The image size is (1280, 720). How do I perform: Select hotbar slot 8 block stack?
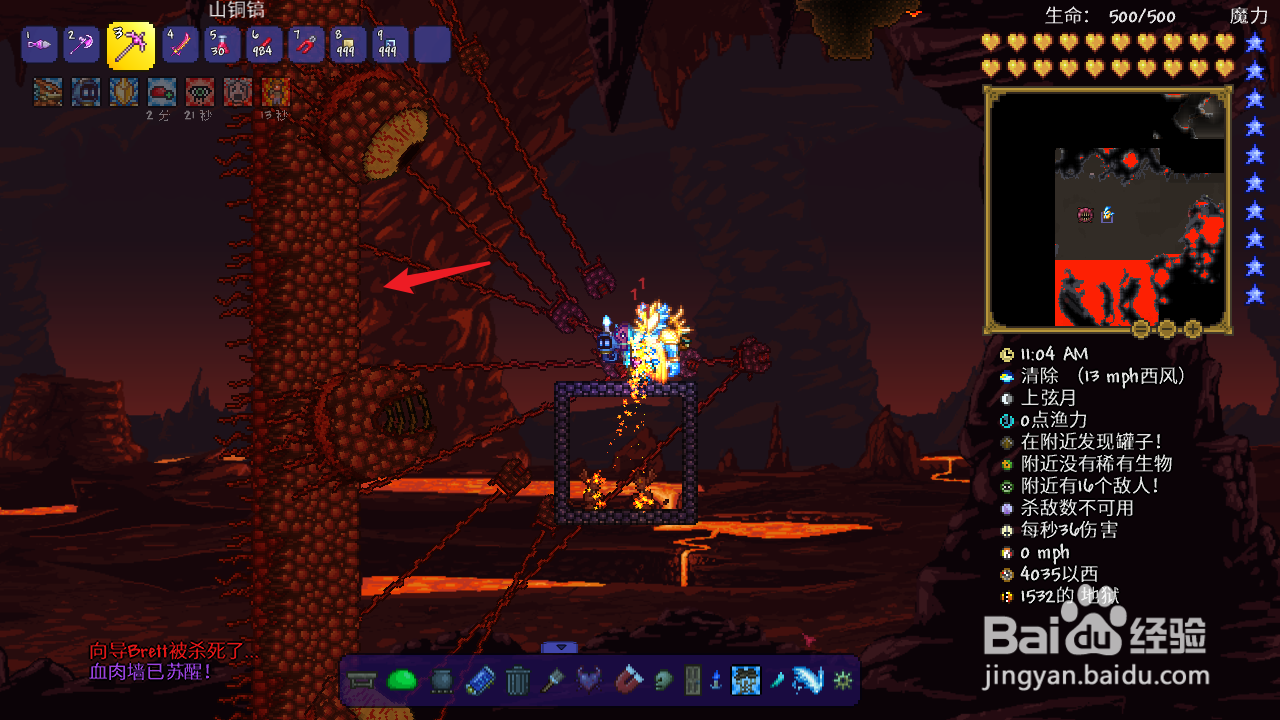(347, 45)
